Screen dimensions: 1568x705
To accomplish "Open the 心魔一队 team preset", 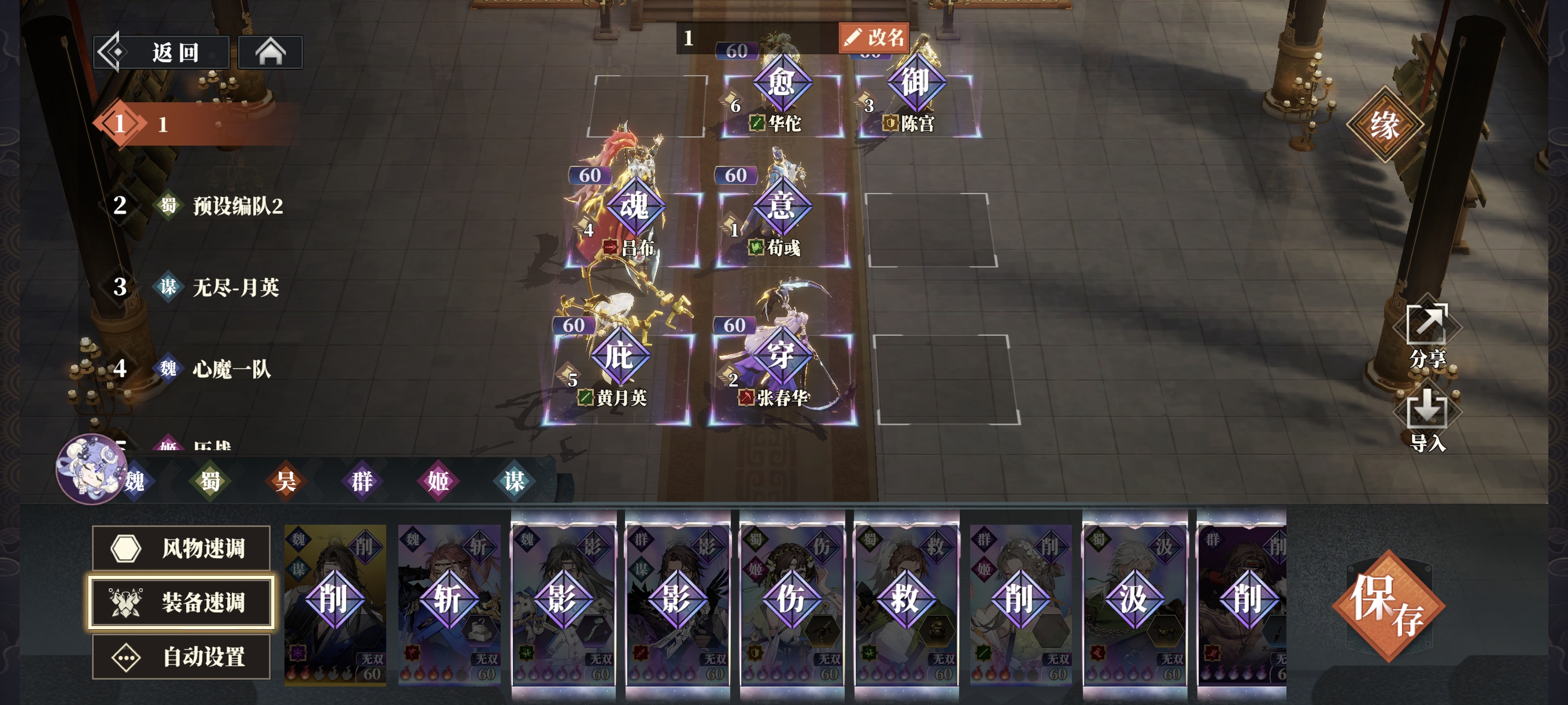I will pyautogui.click(x=231, y=369).
